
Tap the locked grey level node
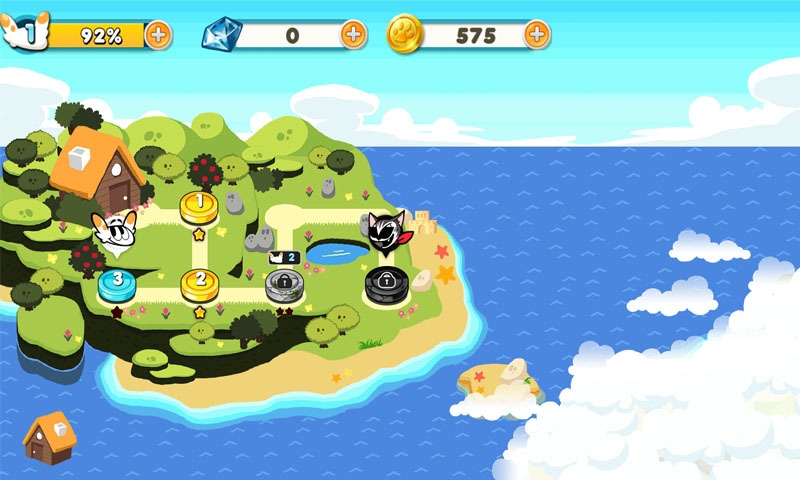[284, 285]
